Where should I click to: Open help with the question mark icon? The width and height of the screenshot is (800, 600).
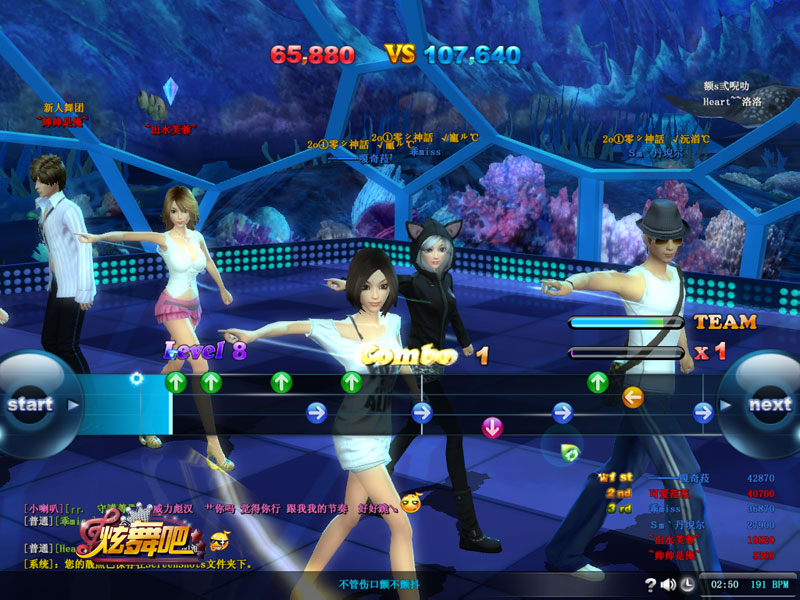coord(651,585)
